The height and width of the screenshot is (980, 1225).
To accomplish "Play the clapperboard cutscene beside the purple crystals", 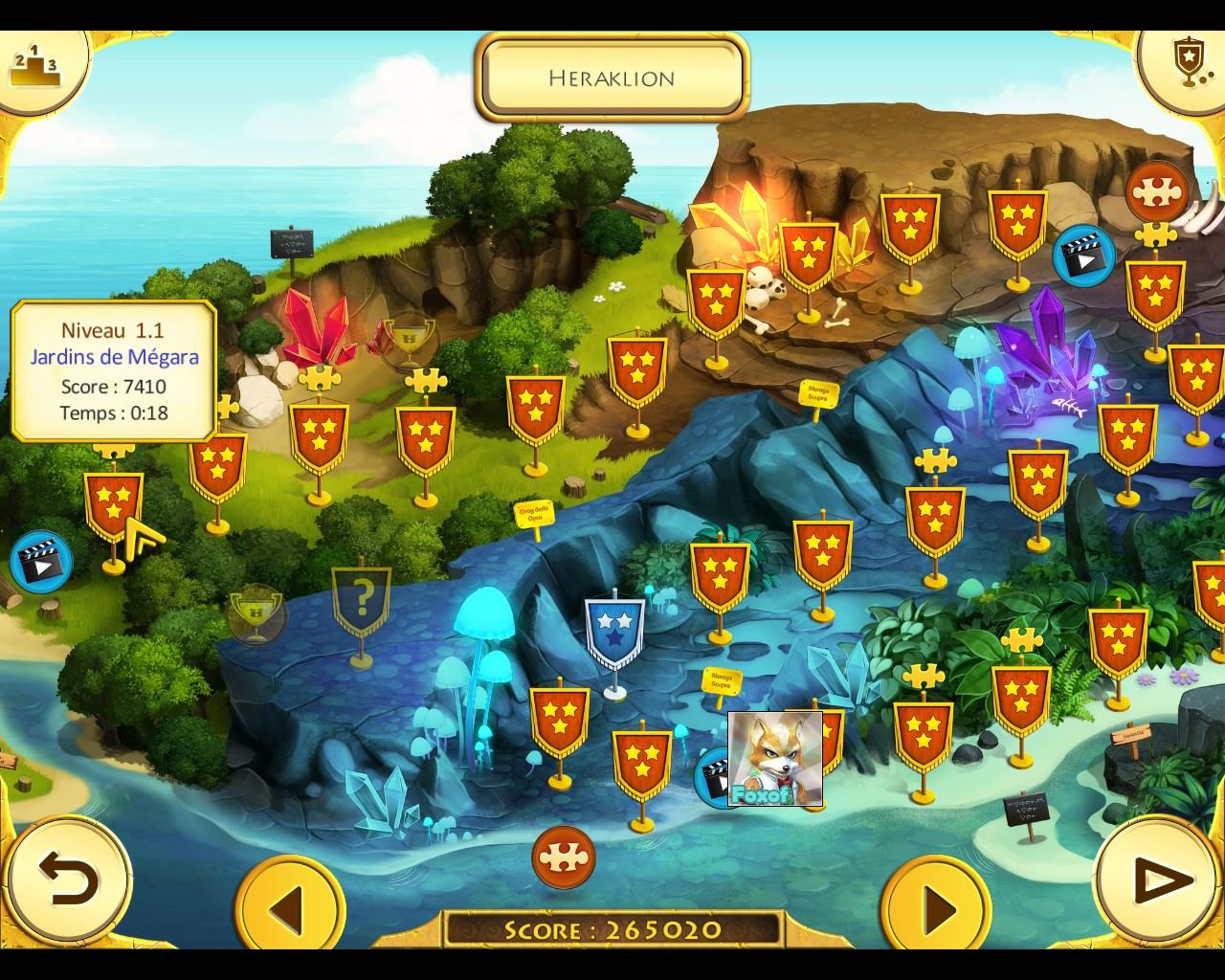I will click(x=1082, y=256).
